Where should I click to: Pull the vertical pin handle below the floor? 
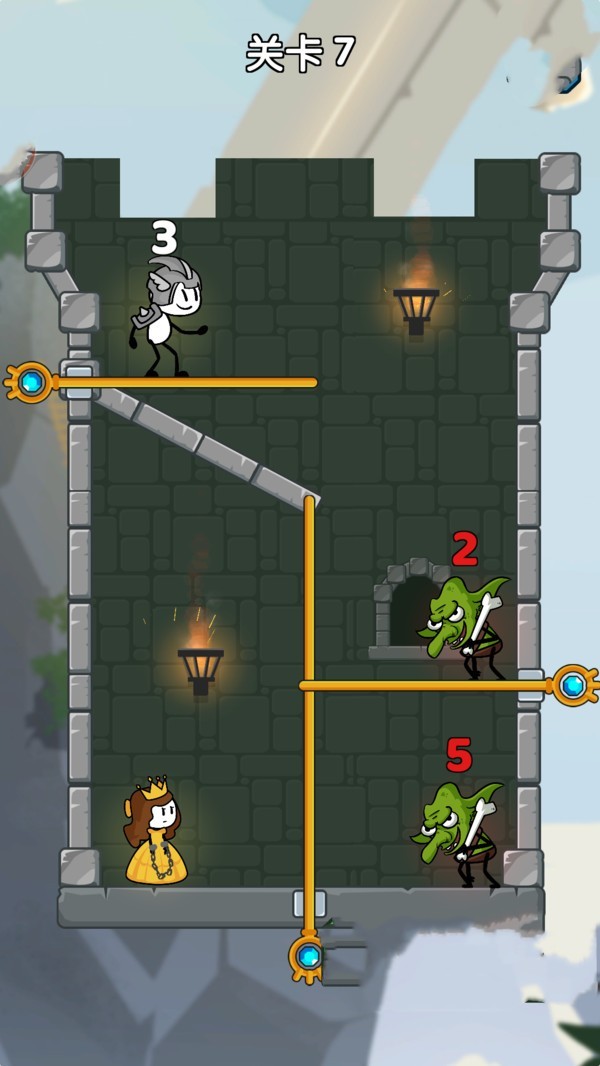tap(309, 957)
